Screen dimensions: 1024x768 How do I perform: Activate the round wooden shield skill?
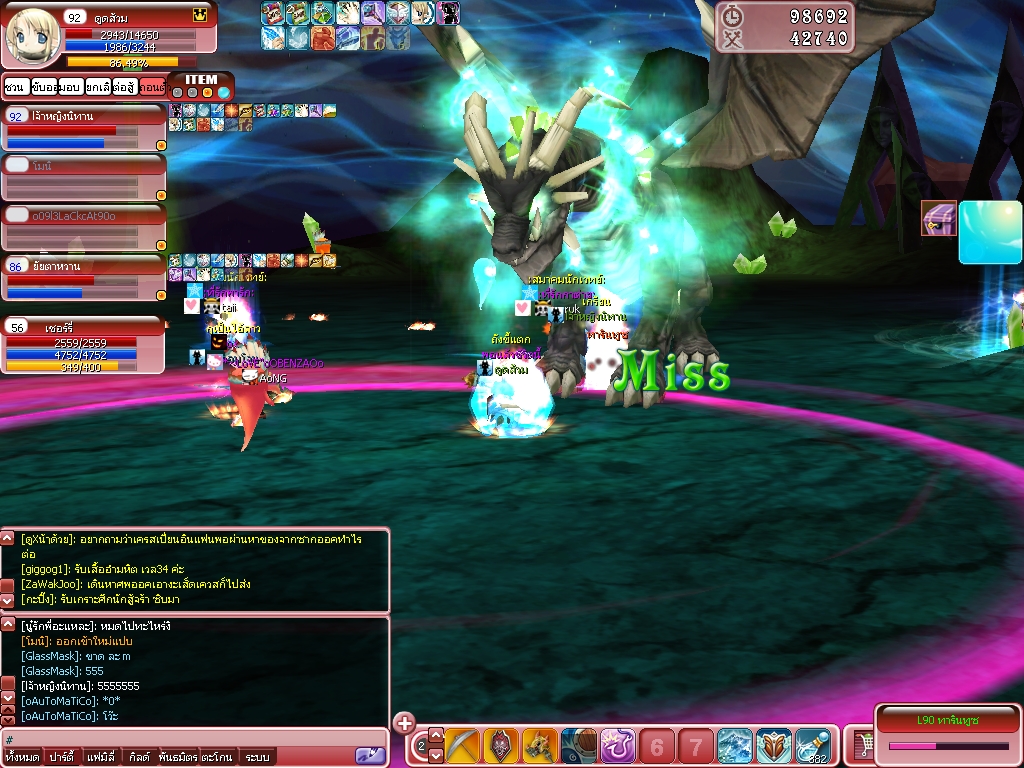(x=579, y=746)
